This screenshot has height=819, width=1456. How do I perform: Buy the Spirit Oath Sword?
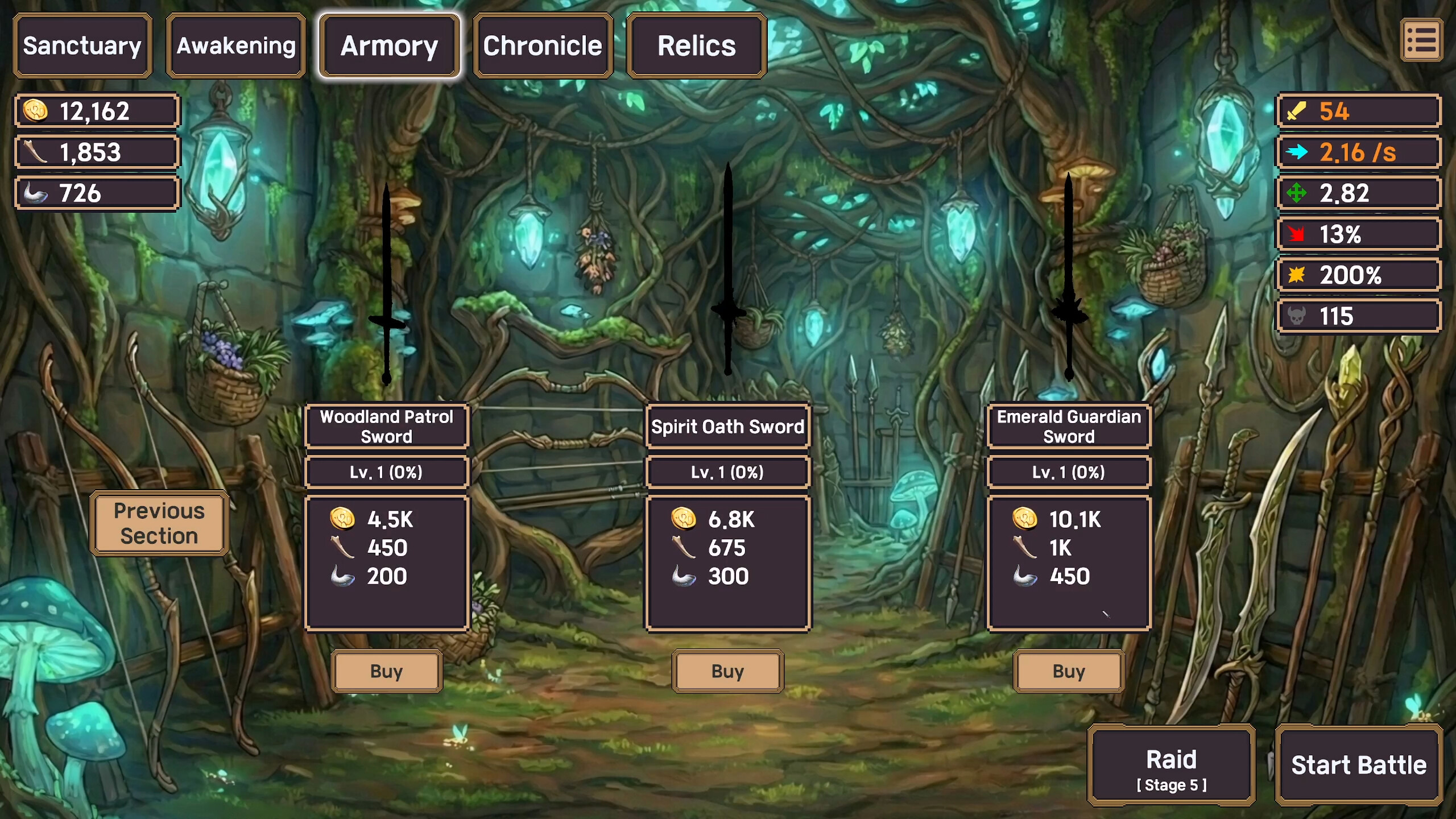(728, 671)
